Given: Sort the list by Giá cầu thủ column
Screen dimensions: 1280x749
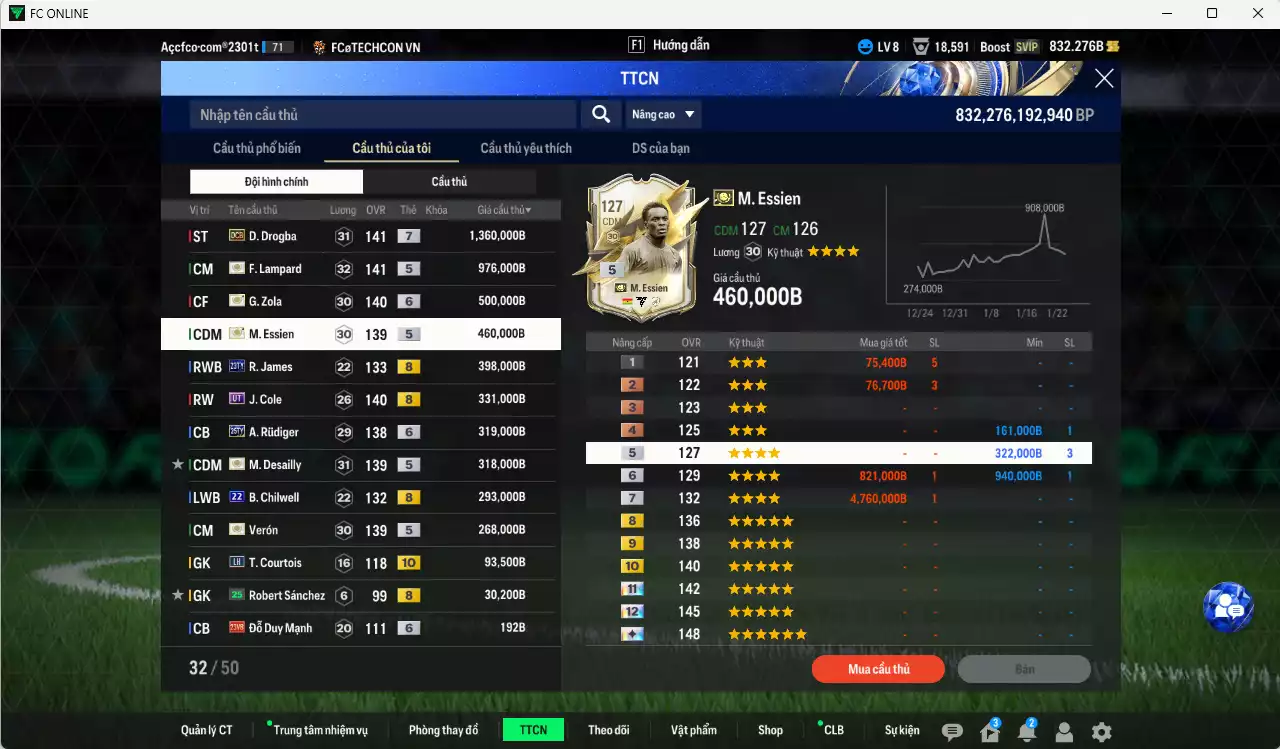Looking at the screenshot, I should tap(503, 209).
